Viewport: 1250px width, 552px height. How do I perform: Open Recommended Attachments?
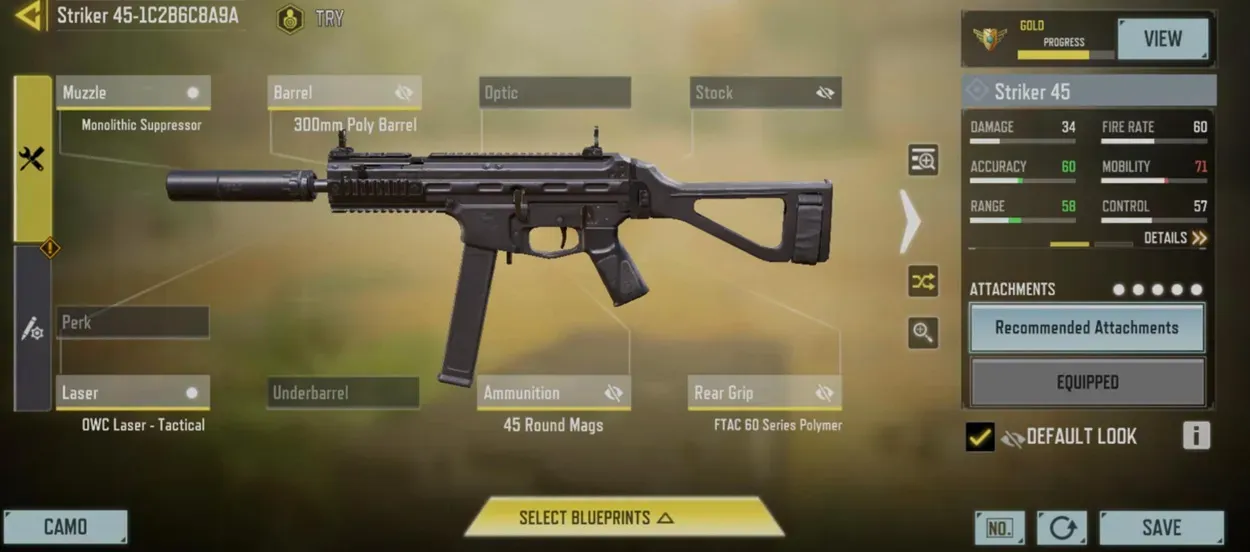tap(1086, 327)
